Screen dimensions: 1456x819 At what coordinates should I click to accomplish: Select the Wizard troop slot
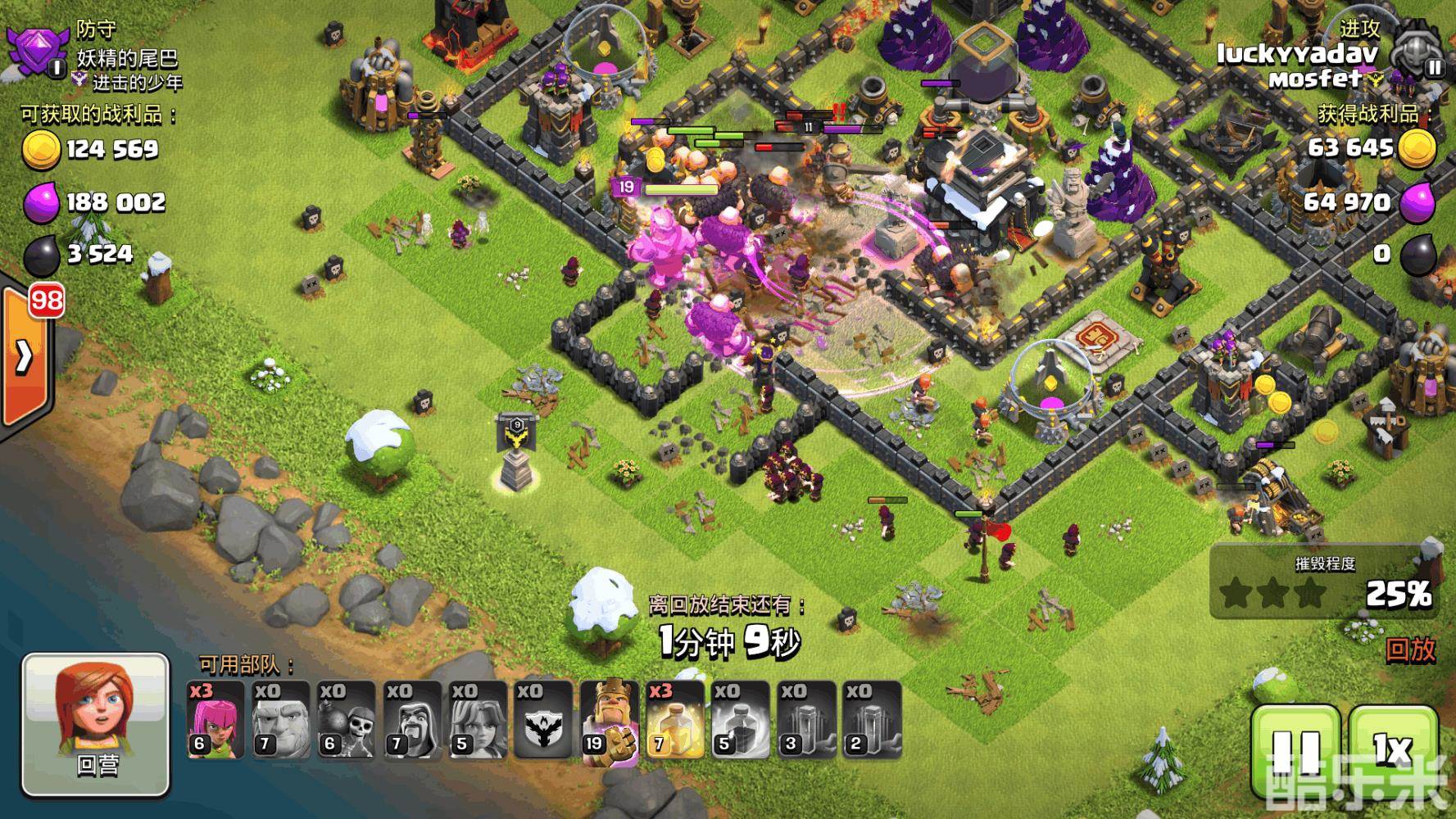coord(412,719)
